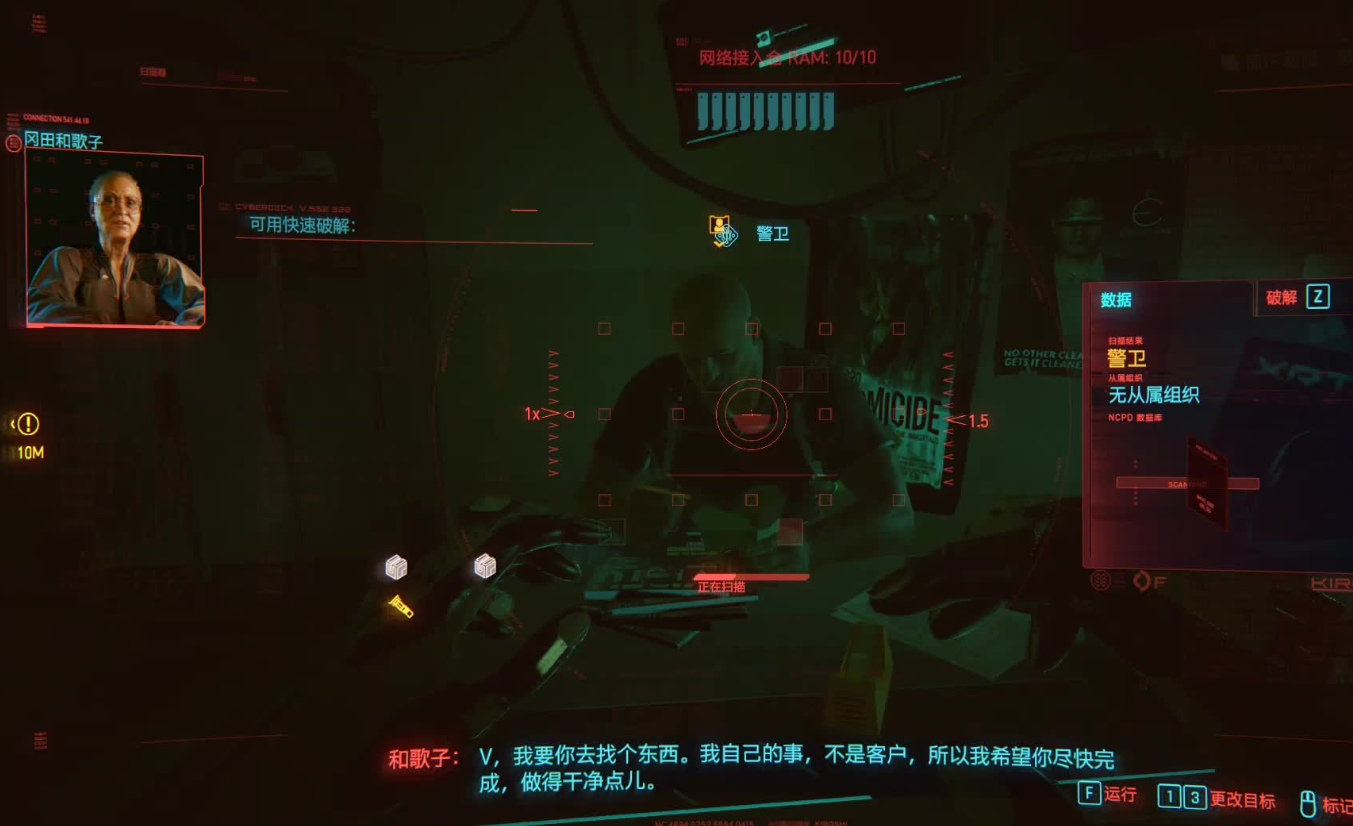Image resolution: width=1353 pixels, height=826 pixels.
Task: Click the 无从属组织 affiliation link
Action: coord(1155,395)
